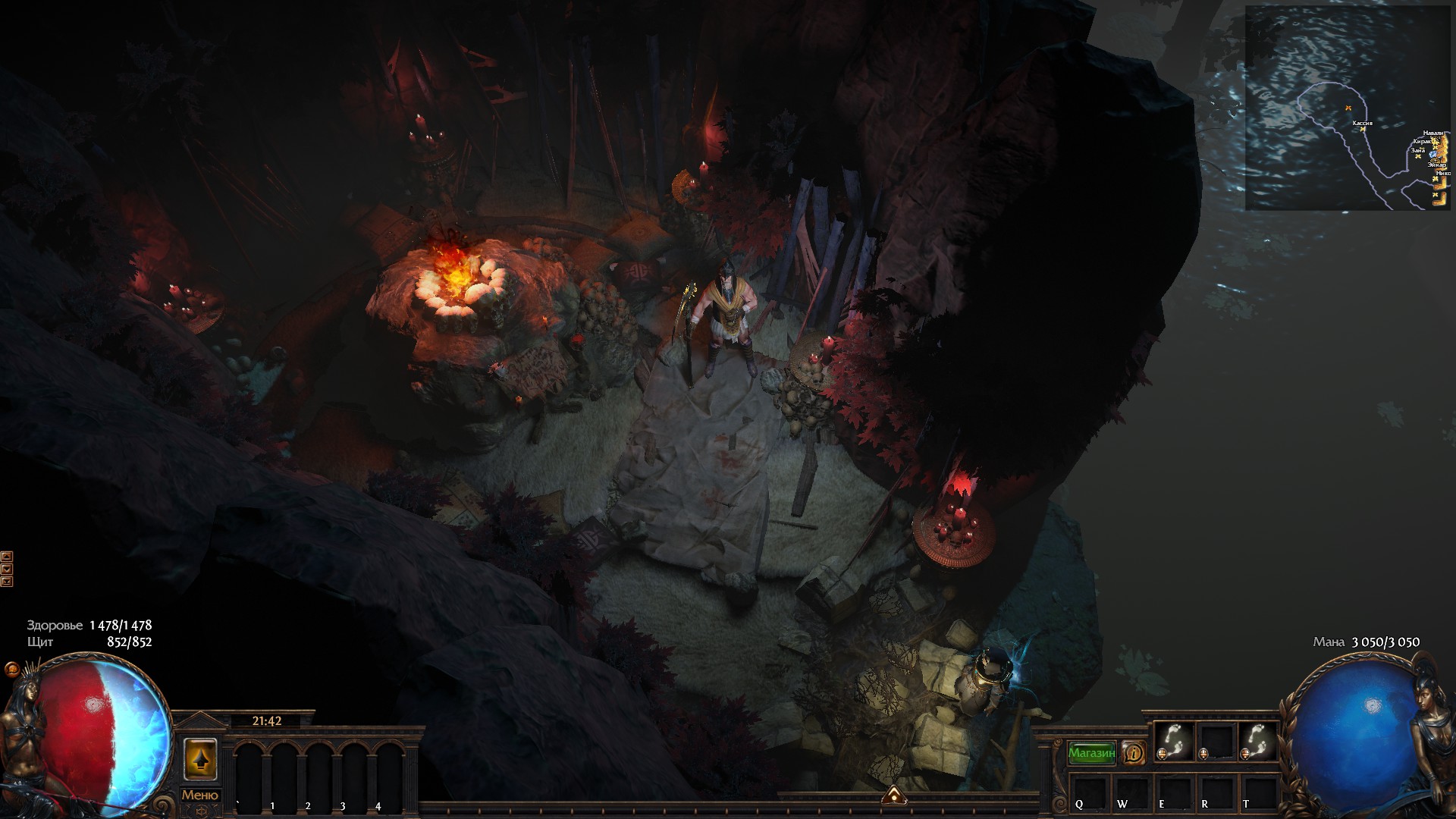
Task: Click the chat bubble icon above health orb
Action: tap(11, 669)
